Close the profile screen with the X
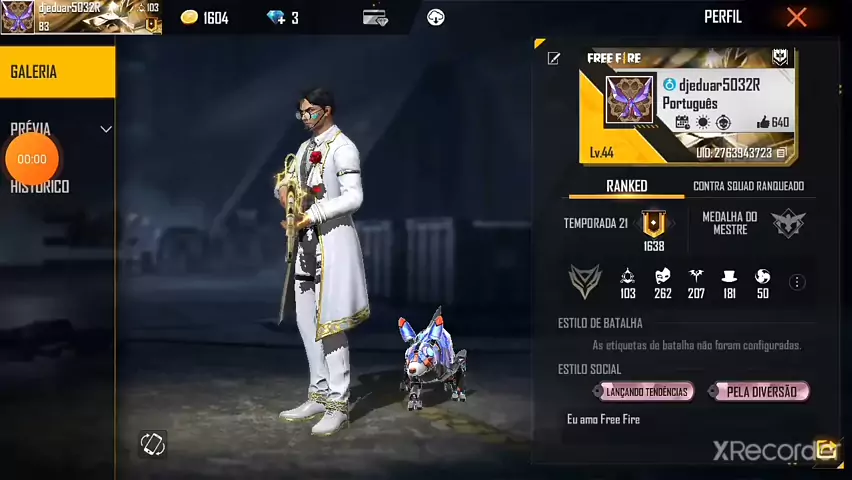852x480 pixels. click(796, 17)
